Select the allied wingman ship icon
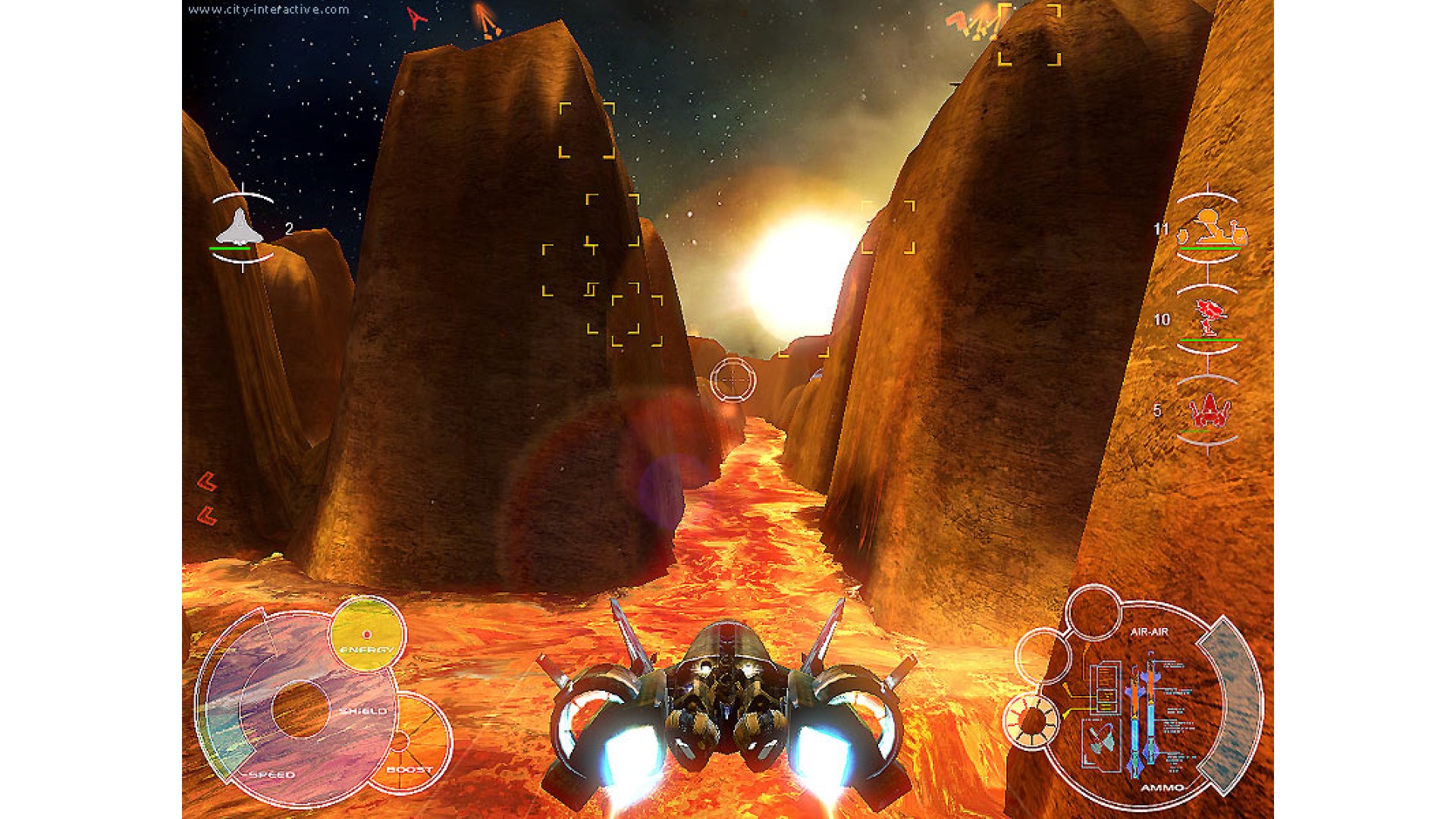The image size is (1456, 819). click(x=240, y=227)
